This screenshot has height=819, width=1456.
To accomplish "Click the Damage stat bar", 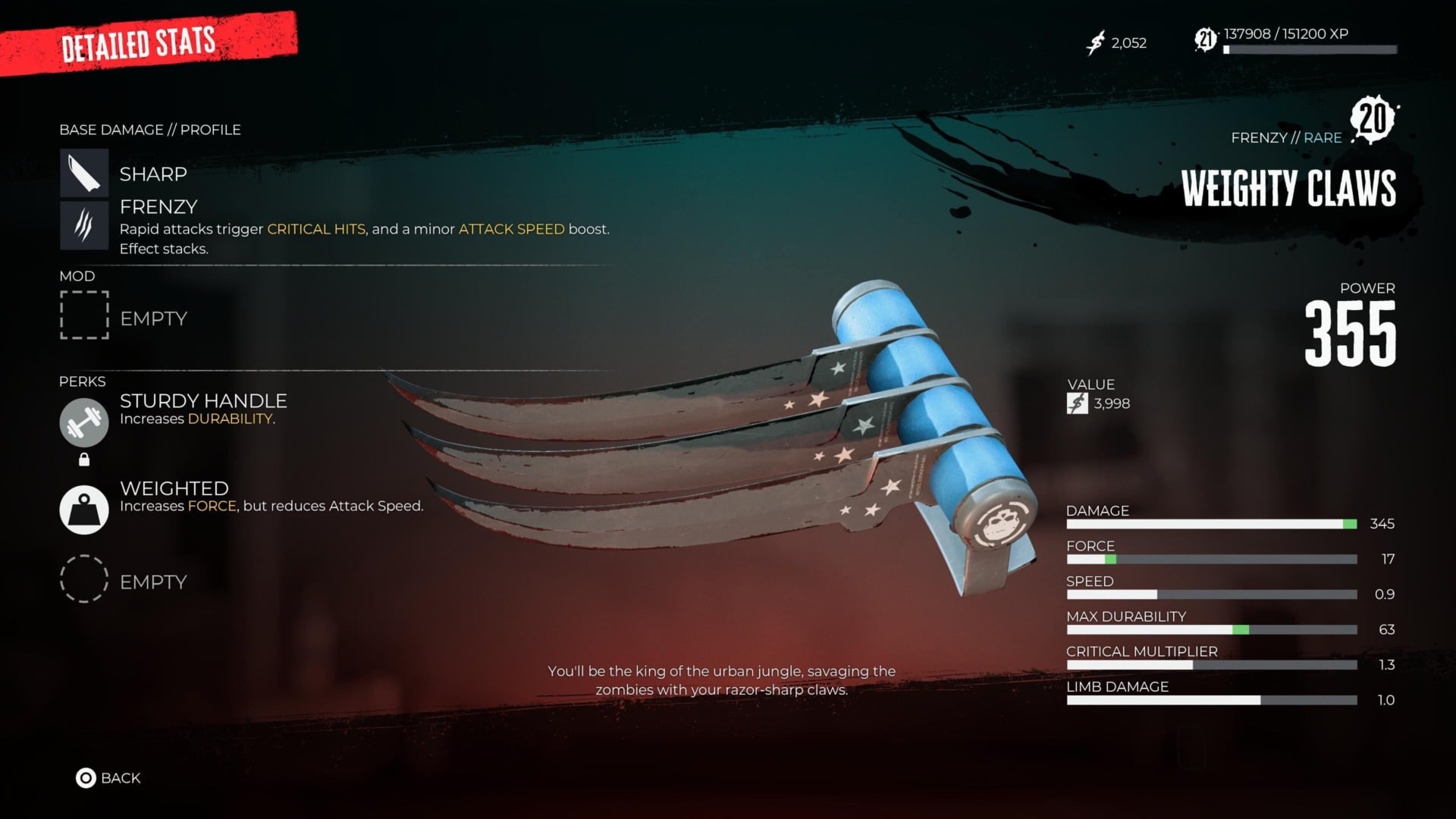I will click(x=1212, y=523).
